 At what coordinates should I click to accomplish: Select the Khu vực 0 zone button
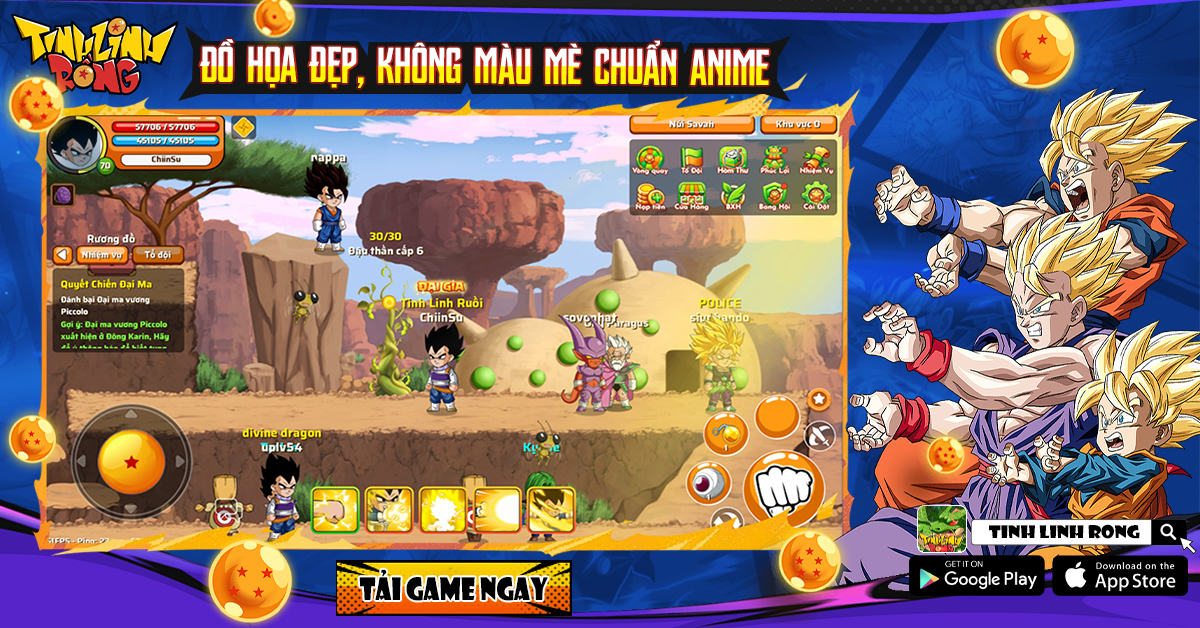[x=798, y=124]
